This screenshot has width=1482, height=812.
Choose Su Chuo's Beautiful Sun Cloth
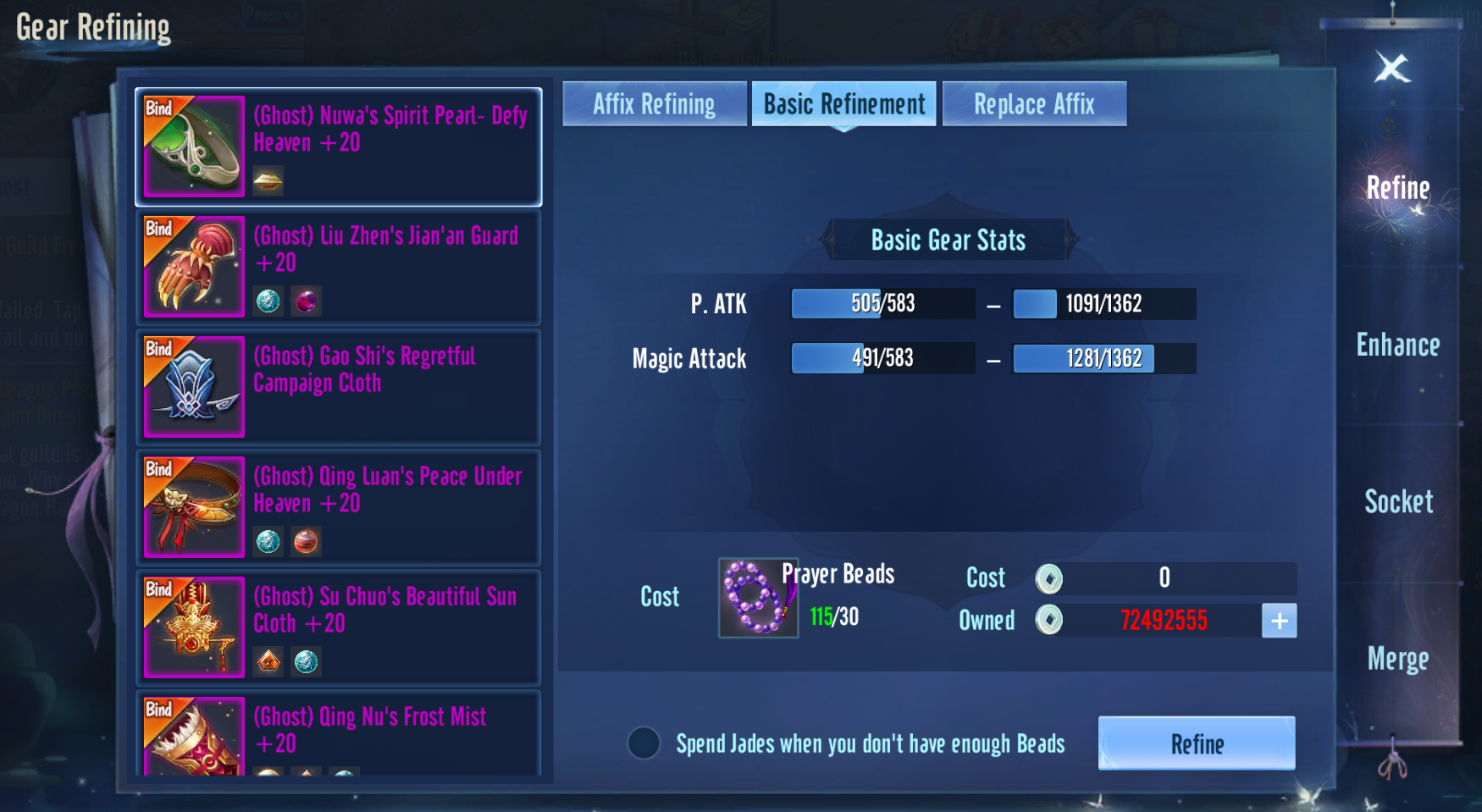click(x=339, y=627)
